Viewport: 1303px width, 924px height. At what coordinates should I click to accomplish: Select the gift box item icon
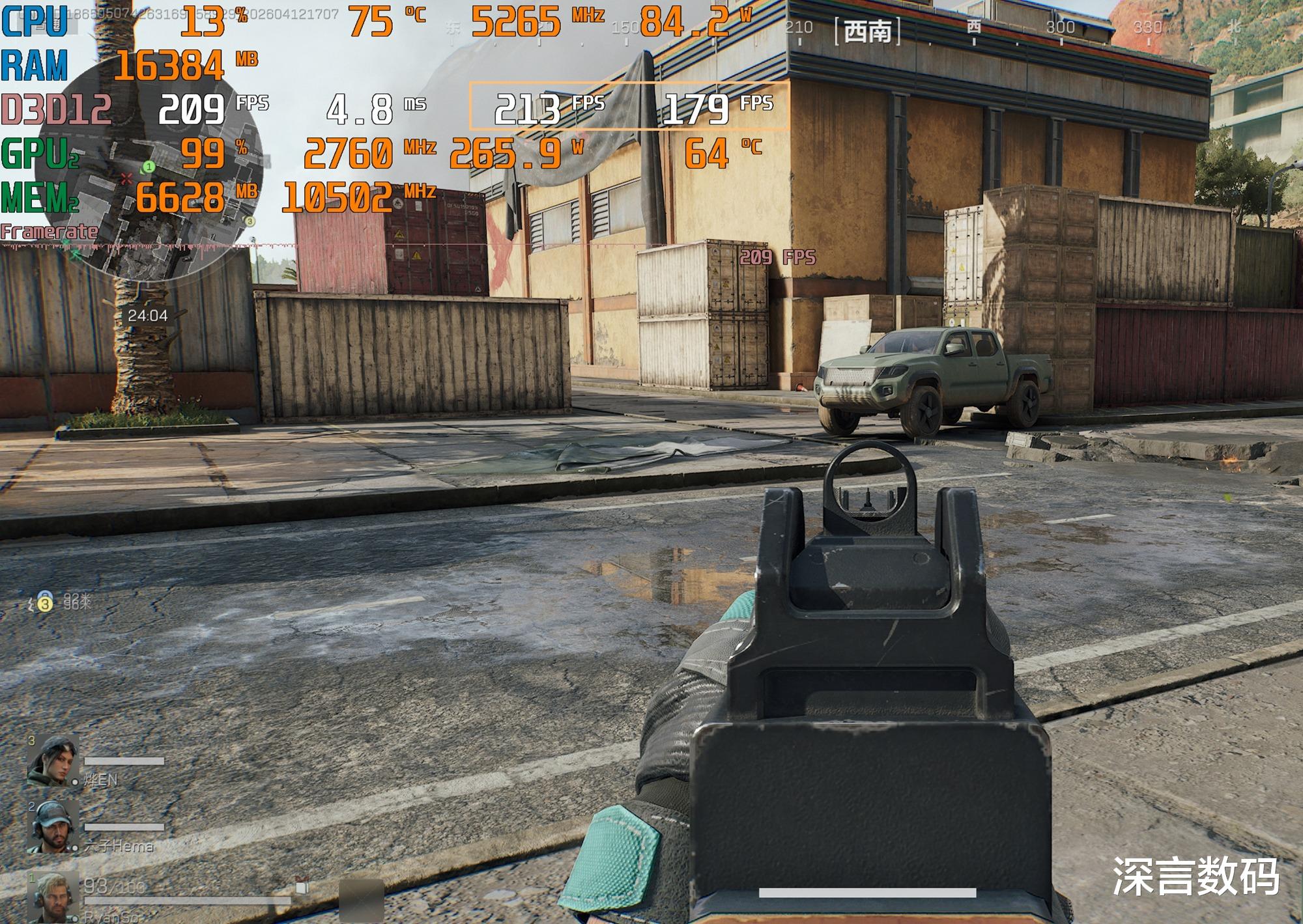click(301, 885)
